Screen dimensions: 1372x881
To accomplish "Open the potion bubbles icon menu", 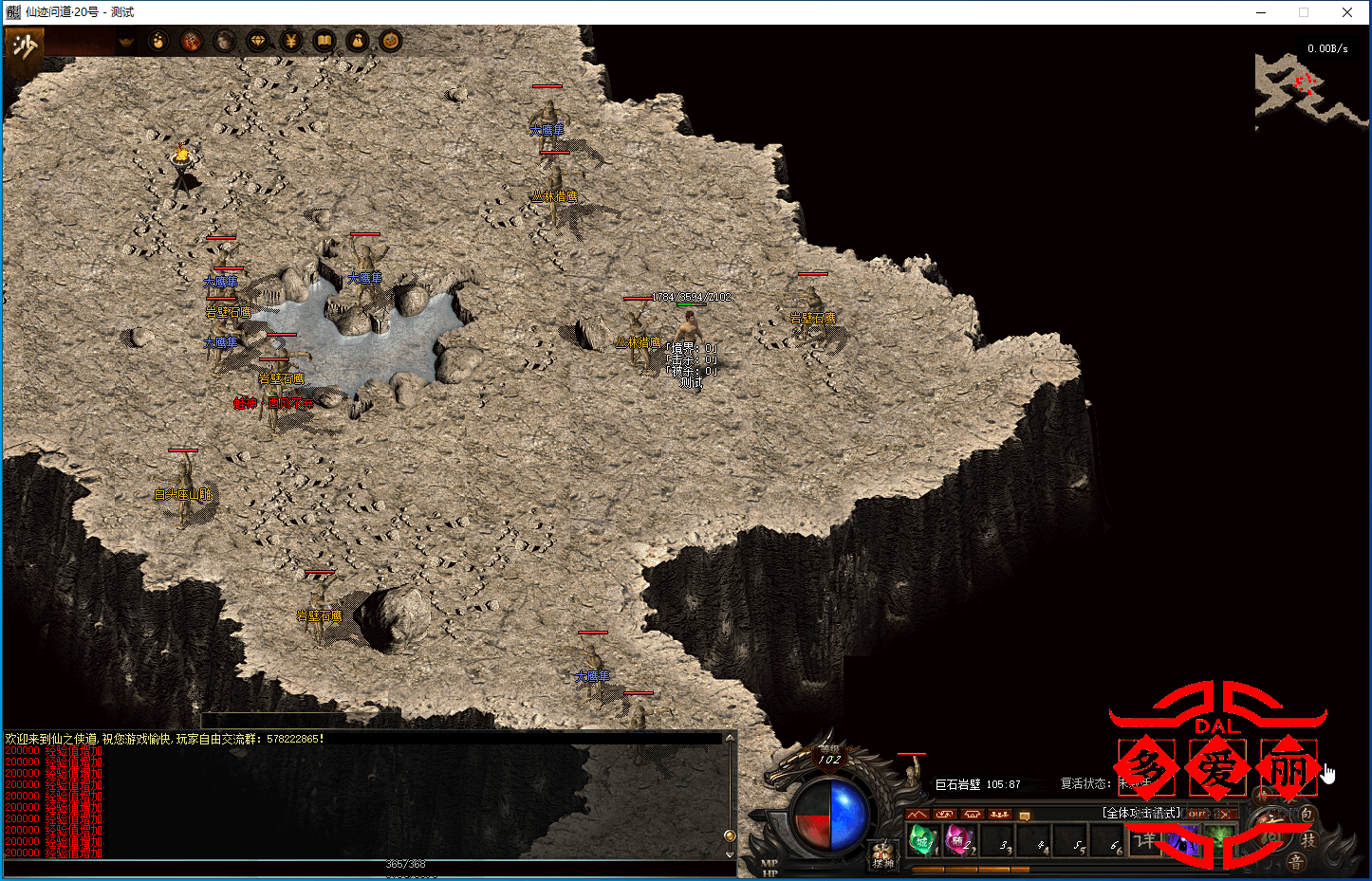I will (x=158, y=41).
